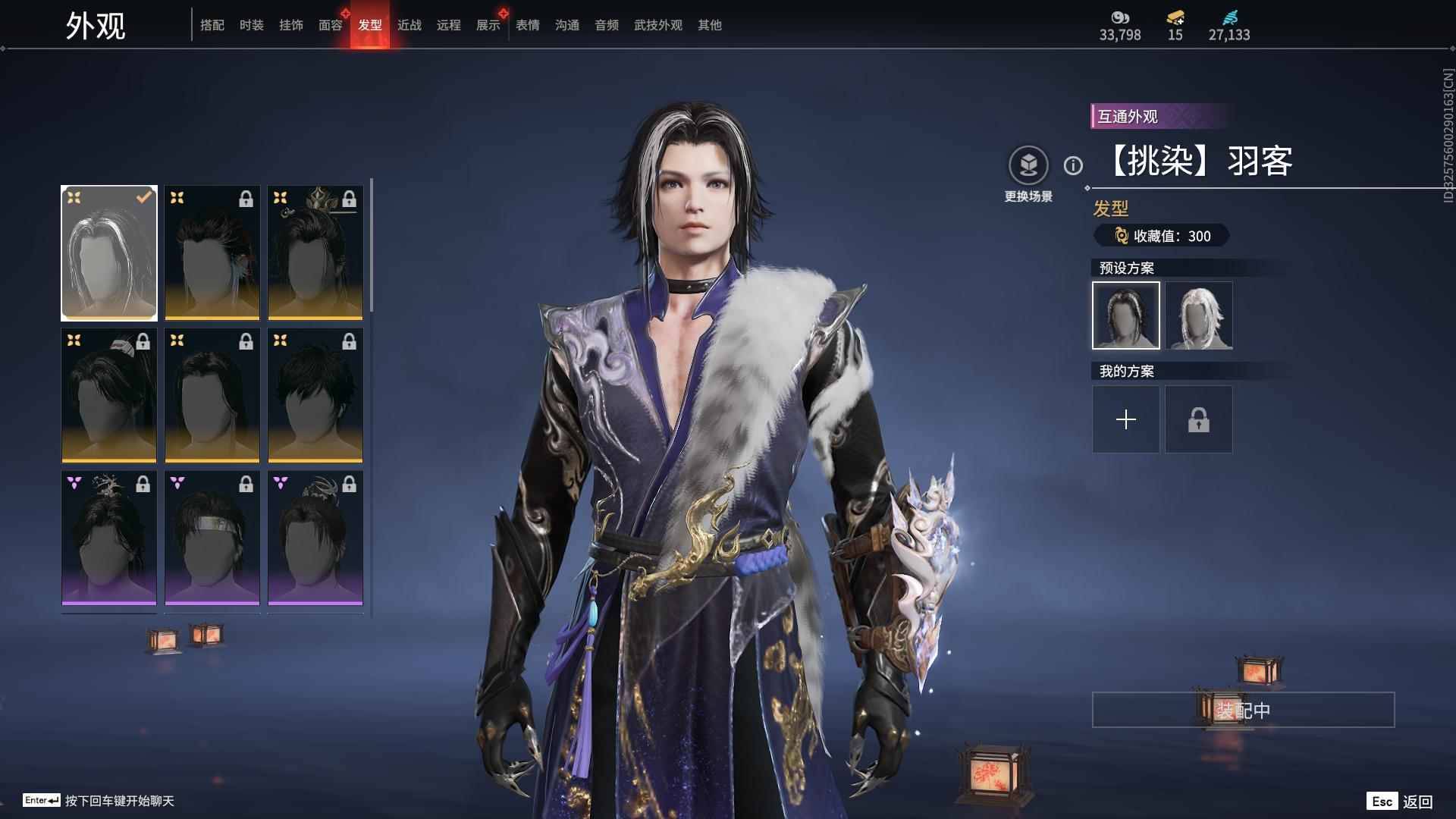Screen dimensions: 1456x819
Task: Open the 表情 emotes tab
Action: tap(527, 25)
